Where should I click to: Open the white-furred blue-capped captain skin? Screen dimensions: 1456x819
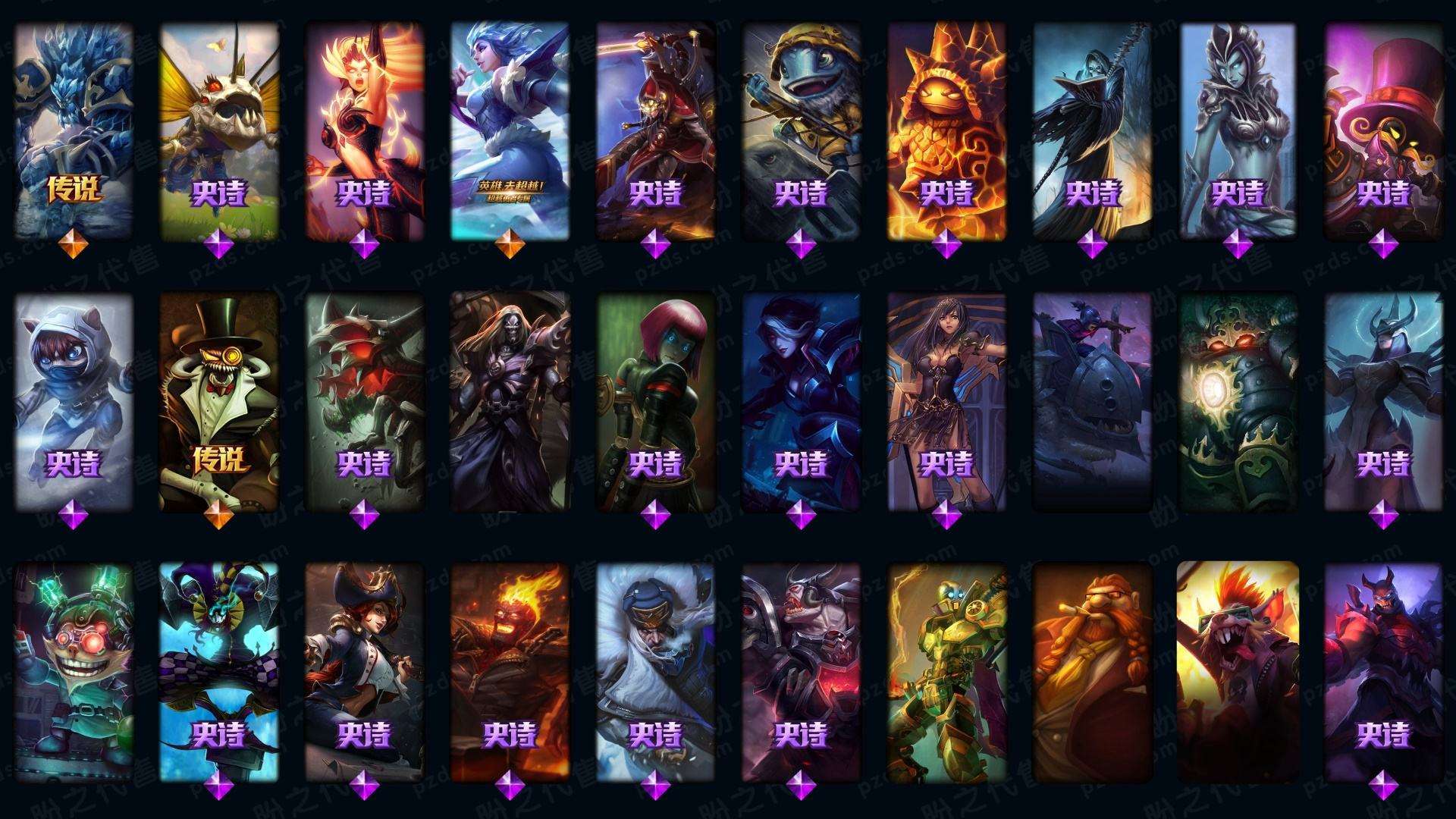coord(656,672)
